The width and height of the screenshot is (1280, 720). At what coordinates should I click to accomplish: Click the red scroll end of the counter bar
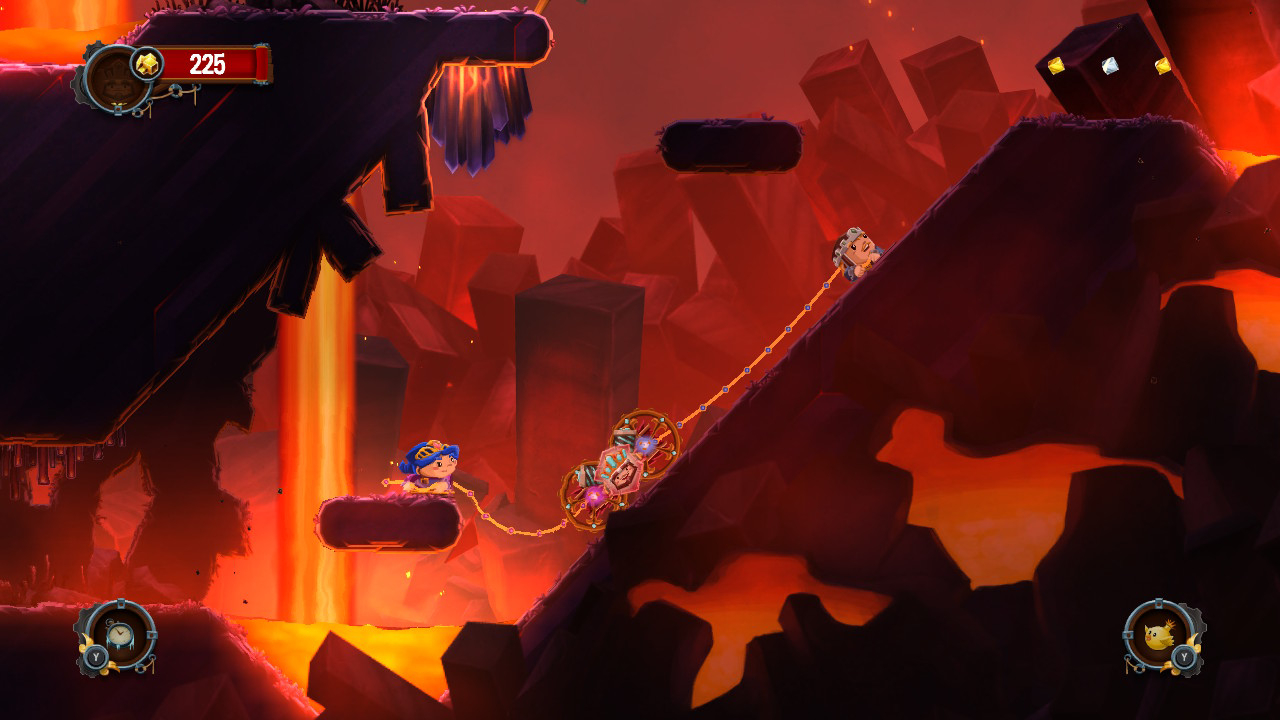[259, 62]
